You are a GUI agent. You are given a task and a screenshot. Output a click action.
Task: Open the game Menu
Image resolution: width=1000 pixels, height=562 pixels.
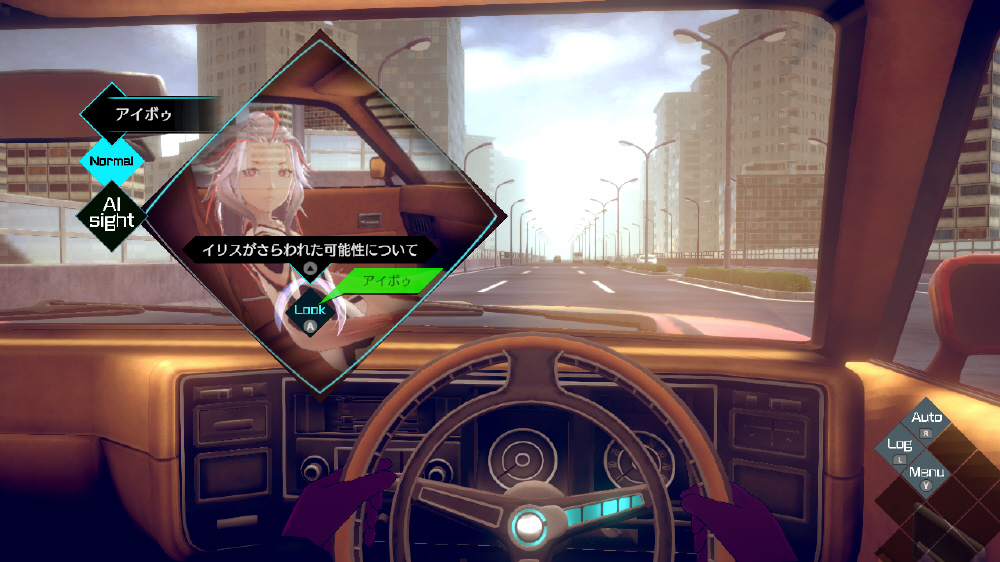927,473
